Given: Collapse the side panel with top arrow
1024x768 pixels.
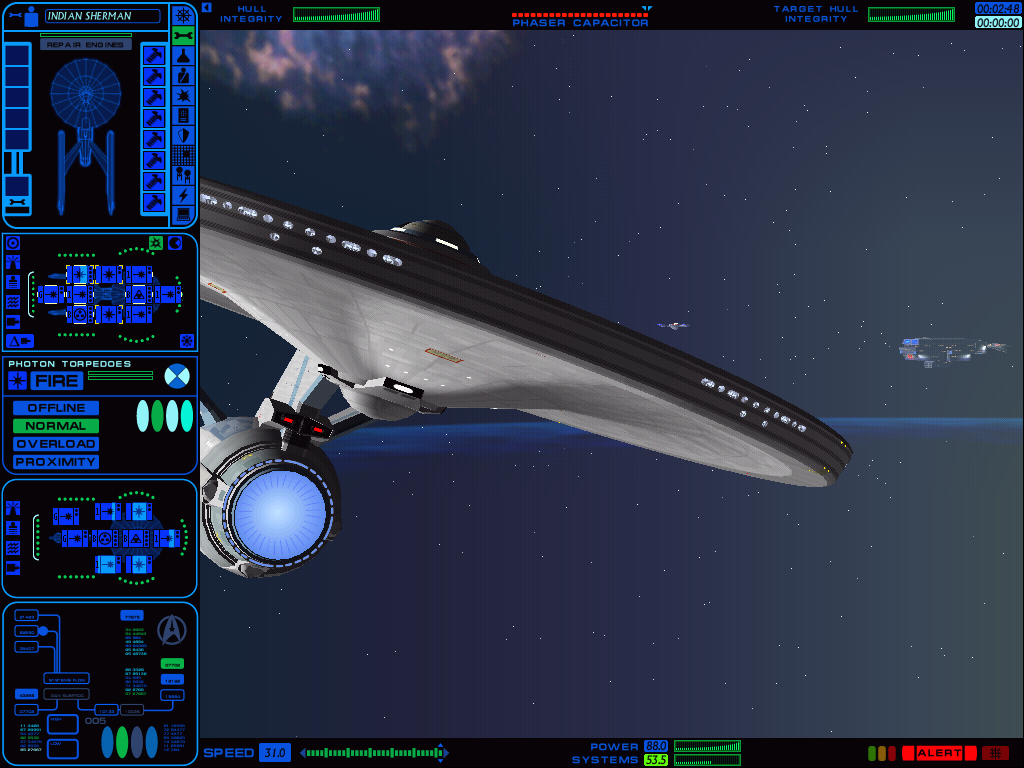Looking at the screenshot, I should coord(206,7).
